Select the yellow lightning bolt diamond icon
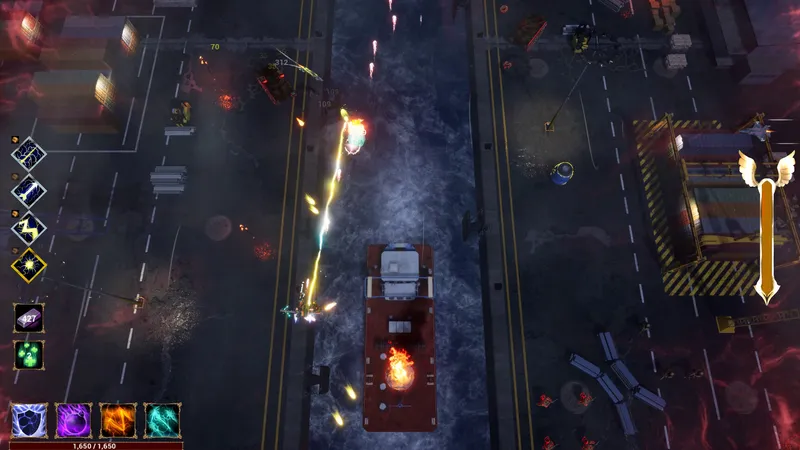800x450 pixels. coord(28,228)
